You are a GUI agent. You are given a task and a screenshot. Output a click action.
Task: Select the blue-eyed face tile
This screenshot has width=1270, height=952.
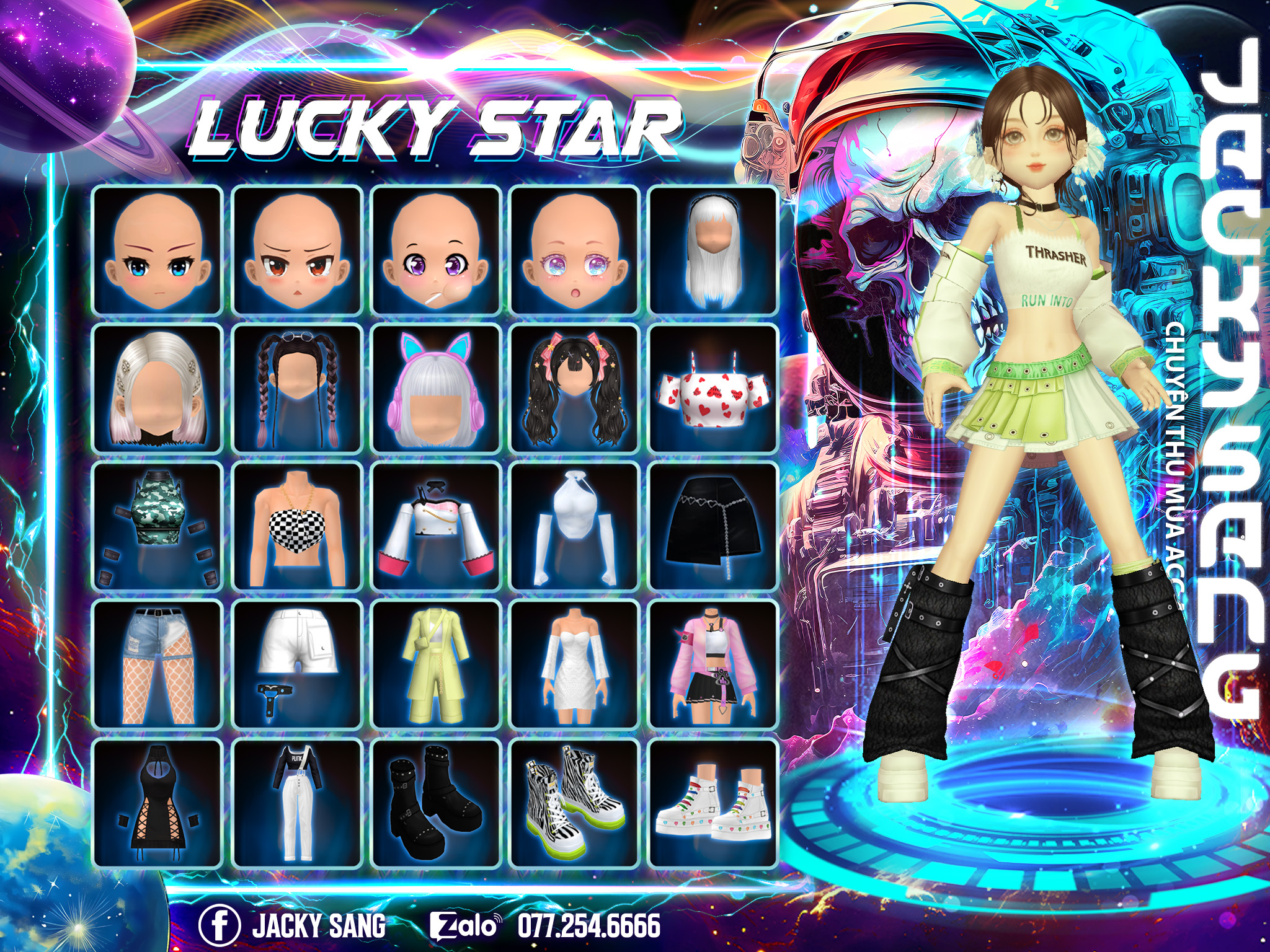tap(158, 250)
